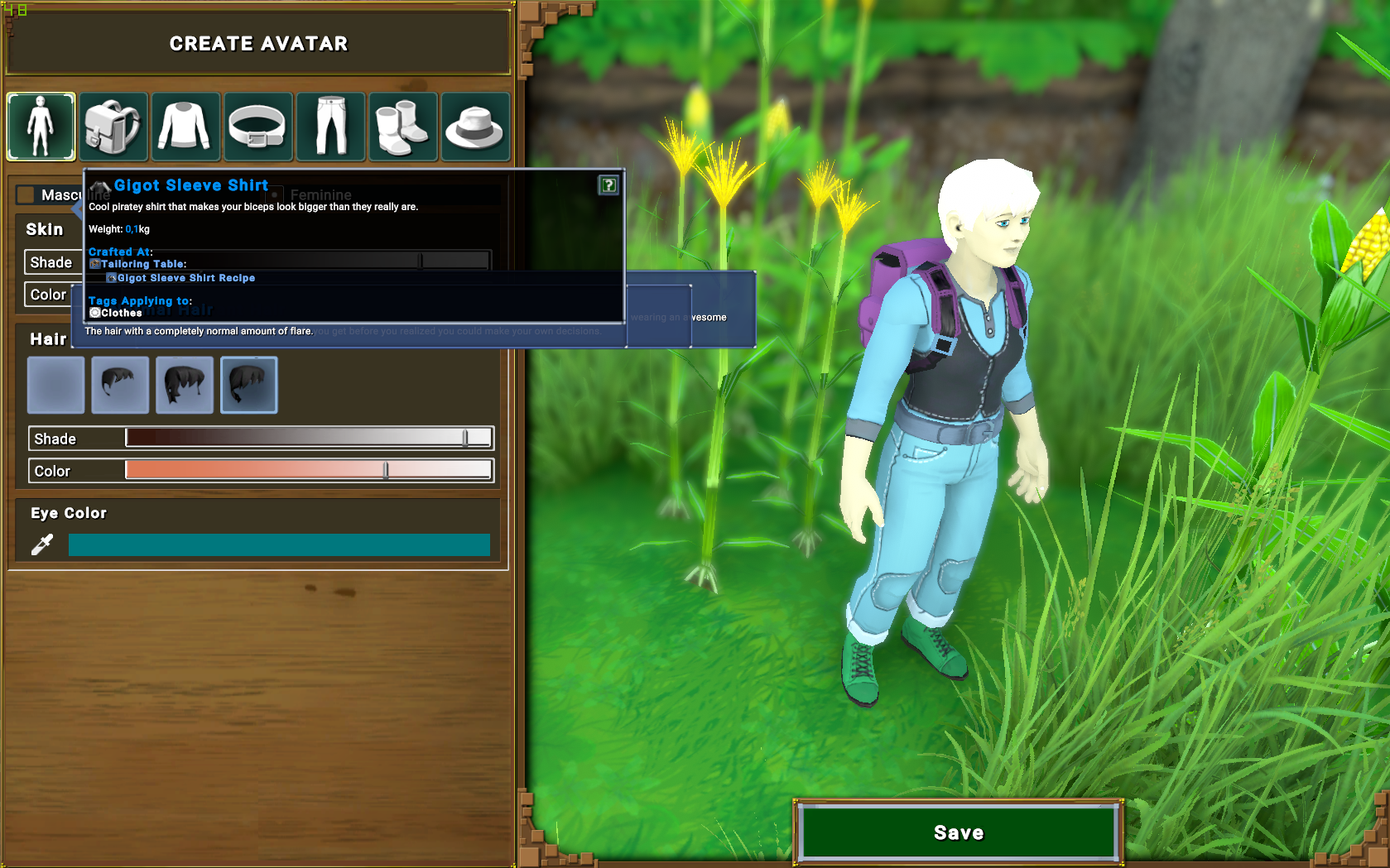Screen dimensions: 1390x868
Task: Follow the Tailoring Table link in tooltip
Action: coord(142,264)
